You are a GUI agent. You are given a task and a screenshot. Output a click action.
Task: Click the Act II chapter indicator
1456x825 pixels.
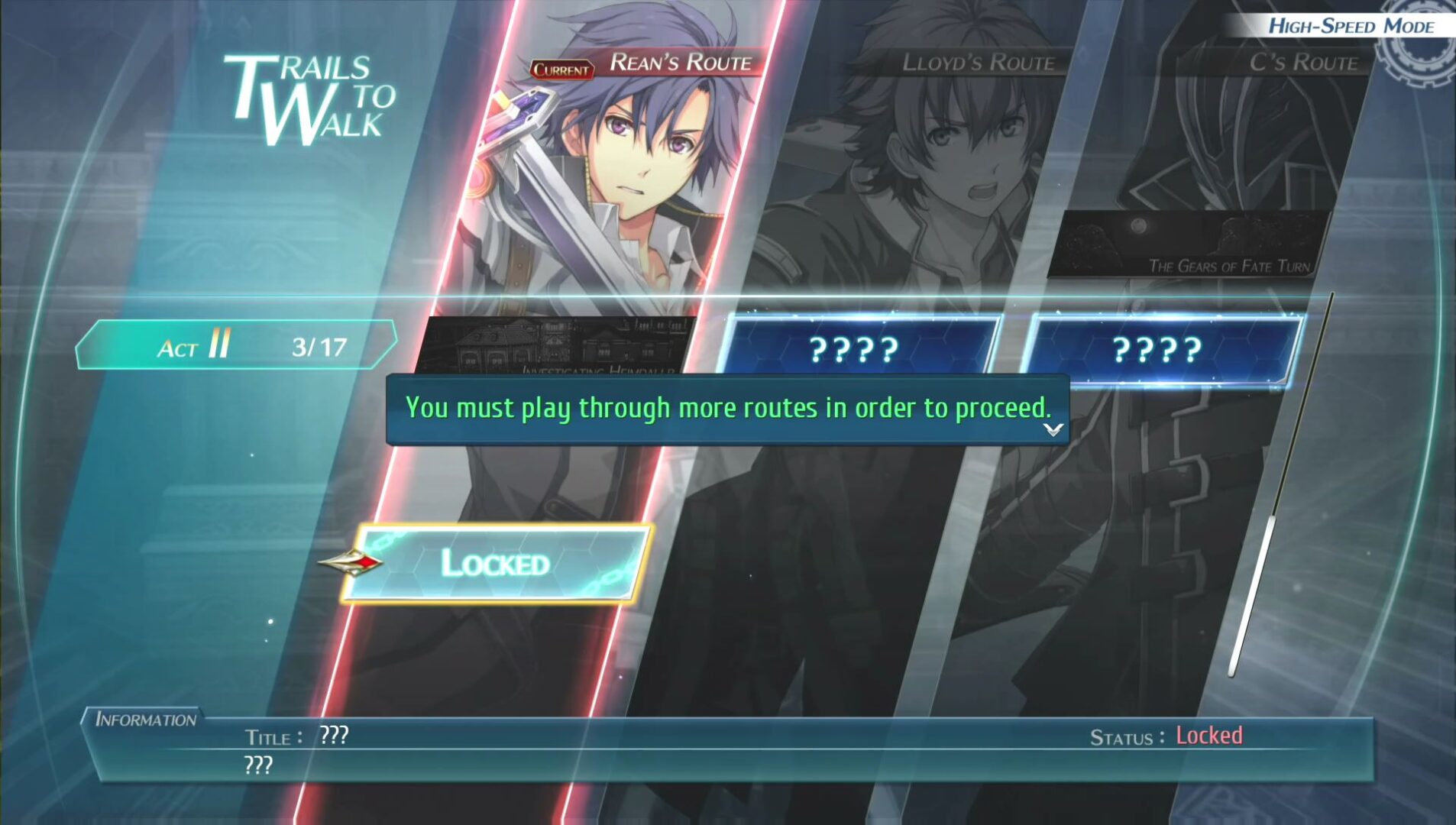coord(235,346)
